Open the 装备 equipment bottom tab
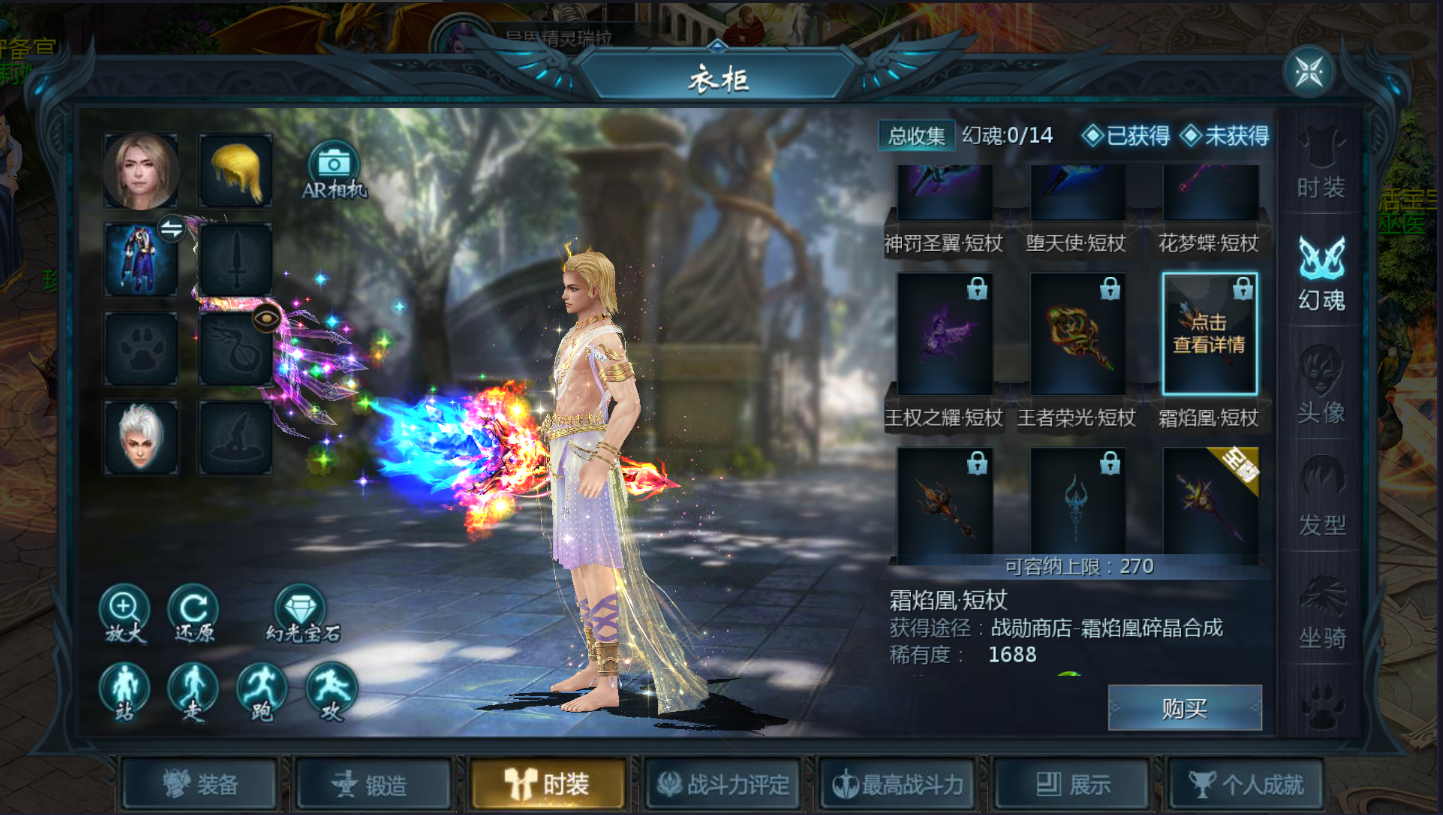Viewport: 1443px width, 815px height. [x=200, y=784]
